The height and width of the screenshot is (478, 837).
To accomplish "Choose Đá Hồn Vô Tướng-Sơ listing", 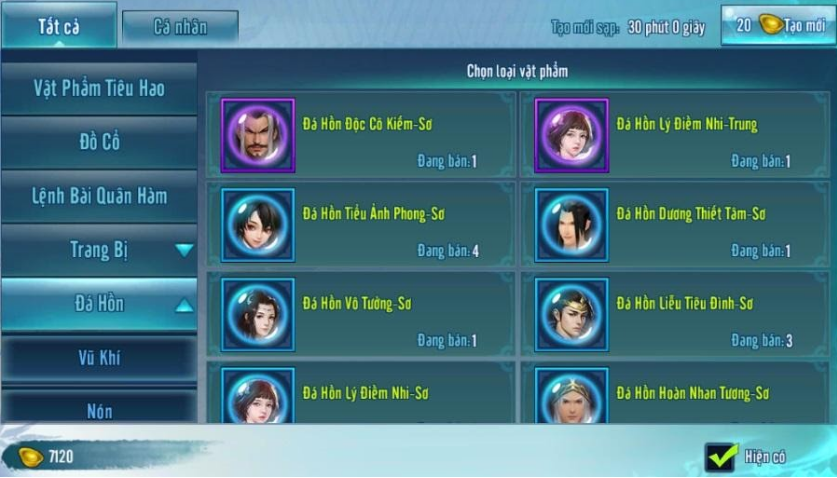I will (x=362, y=315).
